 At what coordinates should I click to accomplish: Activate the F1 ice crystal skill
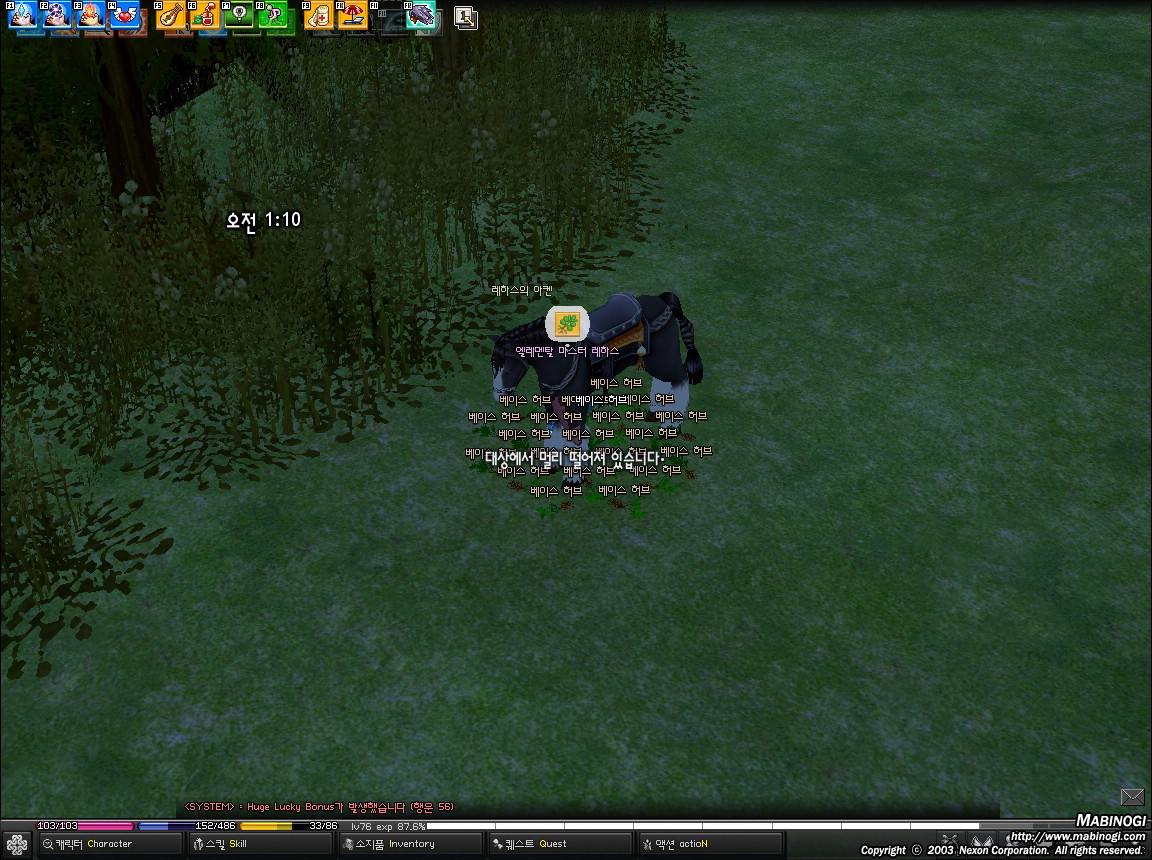coord(22,15)
